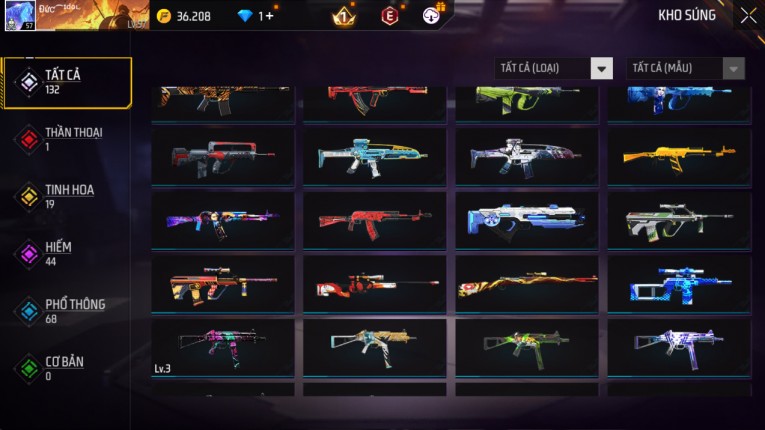Show the Hiếm rarity weapons
The width and height of the screenshot is (765, 430).
pyautogui.click(x=66, y=253)
